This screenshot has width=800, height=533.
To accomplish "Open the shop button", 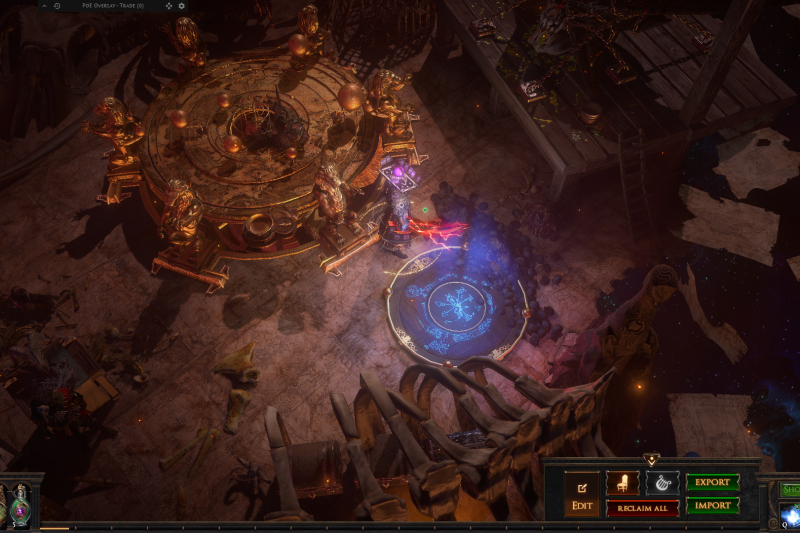I will [790, 489].
